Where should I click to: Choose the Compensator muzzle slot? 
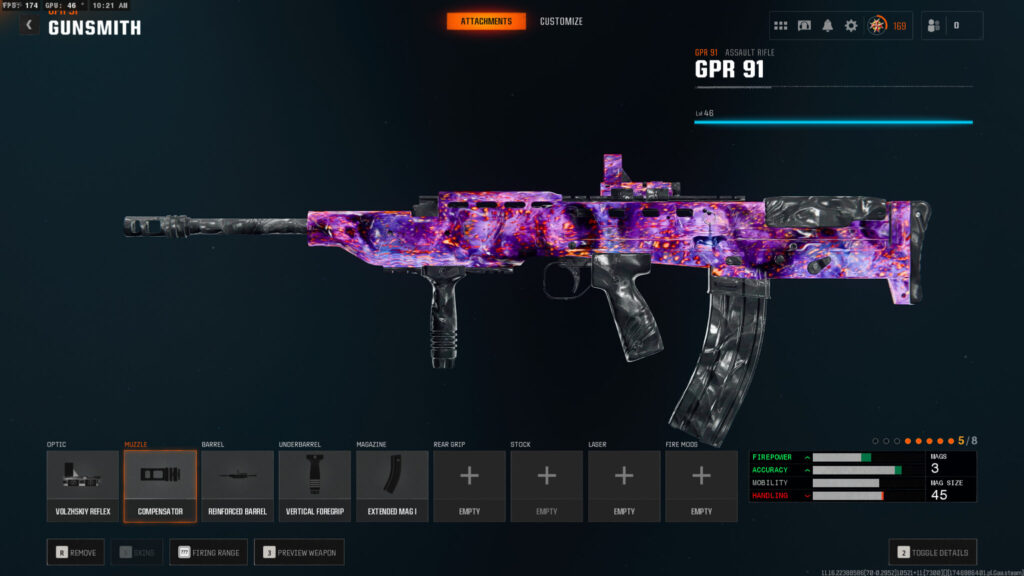click(160, 485)
